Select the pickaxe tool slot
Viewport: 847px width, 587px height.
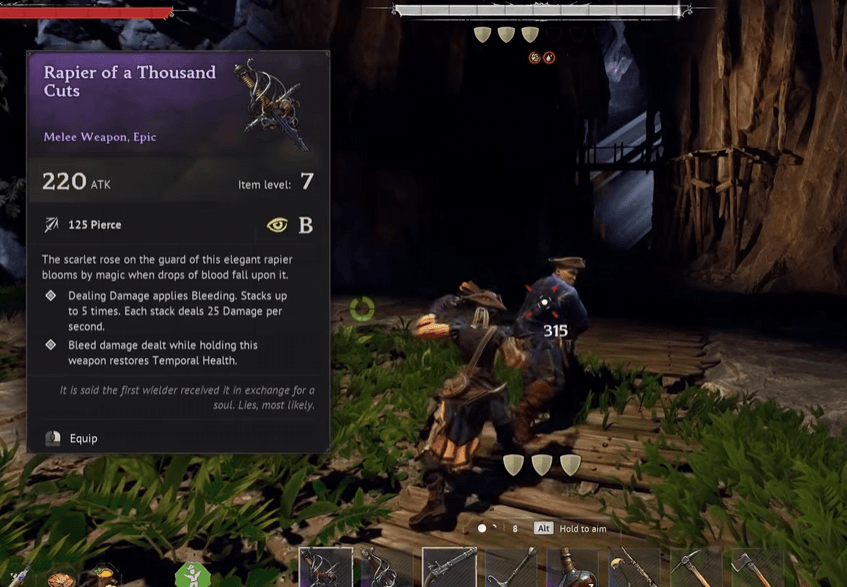pyautogui.click(x=695, y=568)
